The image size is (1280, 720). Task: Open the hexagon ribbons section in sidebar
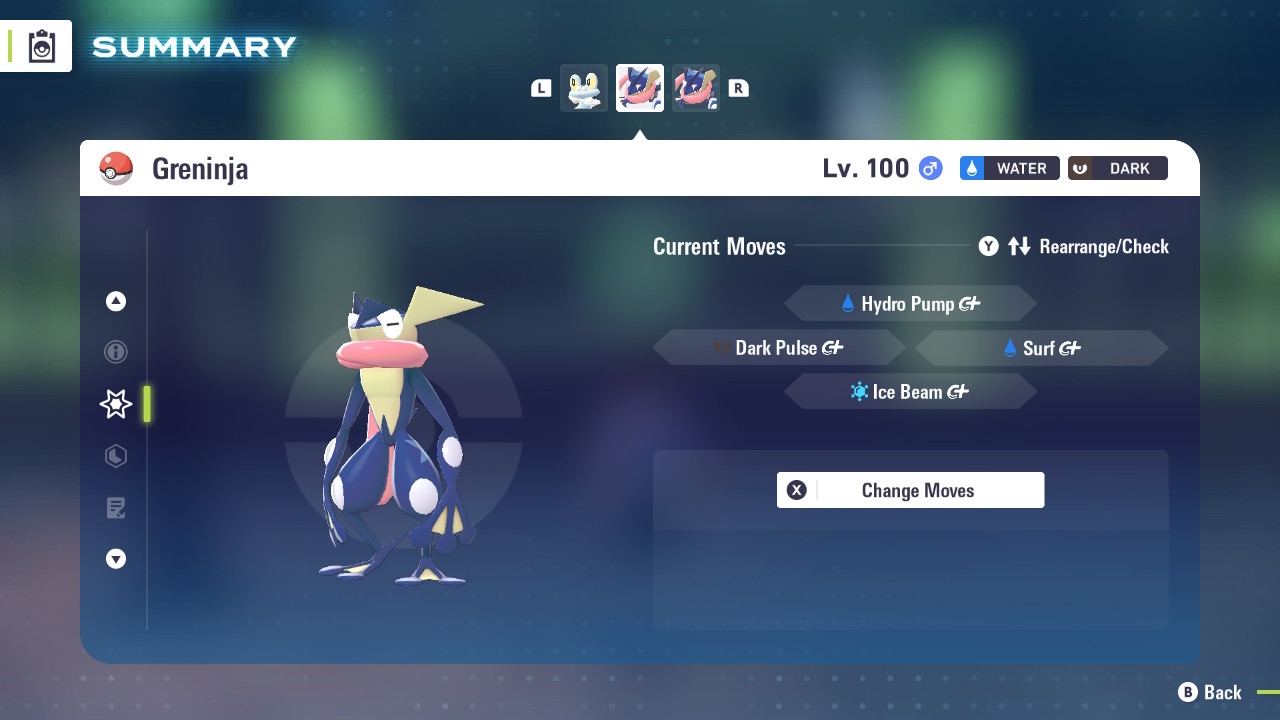tap(115, 456)
